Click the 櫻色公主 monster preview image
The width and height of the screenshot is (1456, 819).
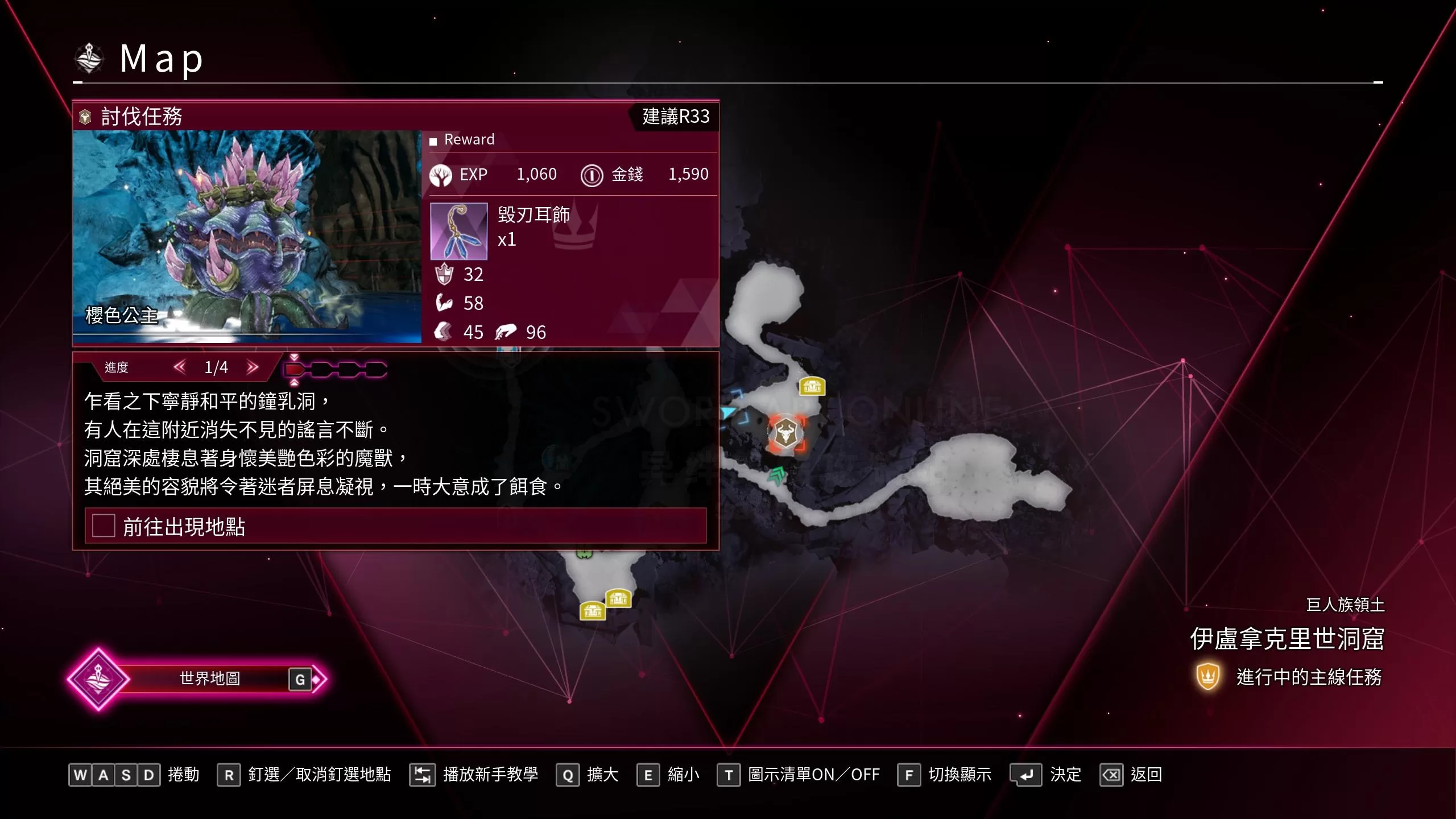pos(247,237)
